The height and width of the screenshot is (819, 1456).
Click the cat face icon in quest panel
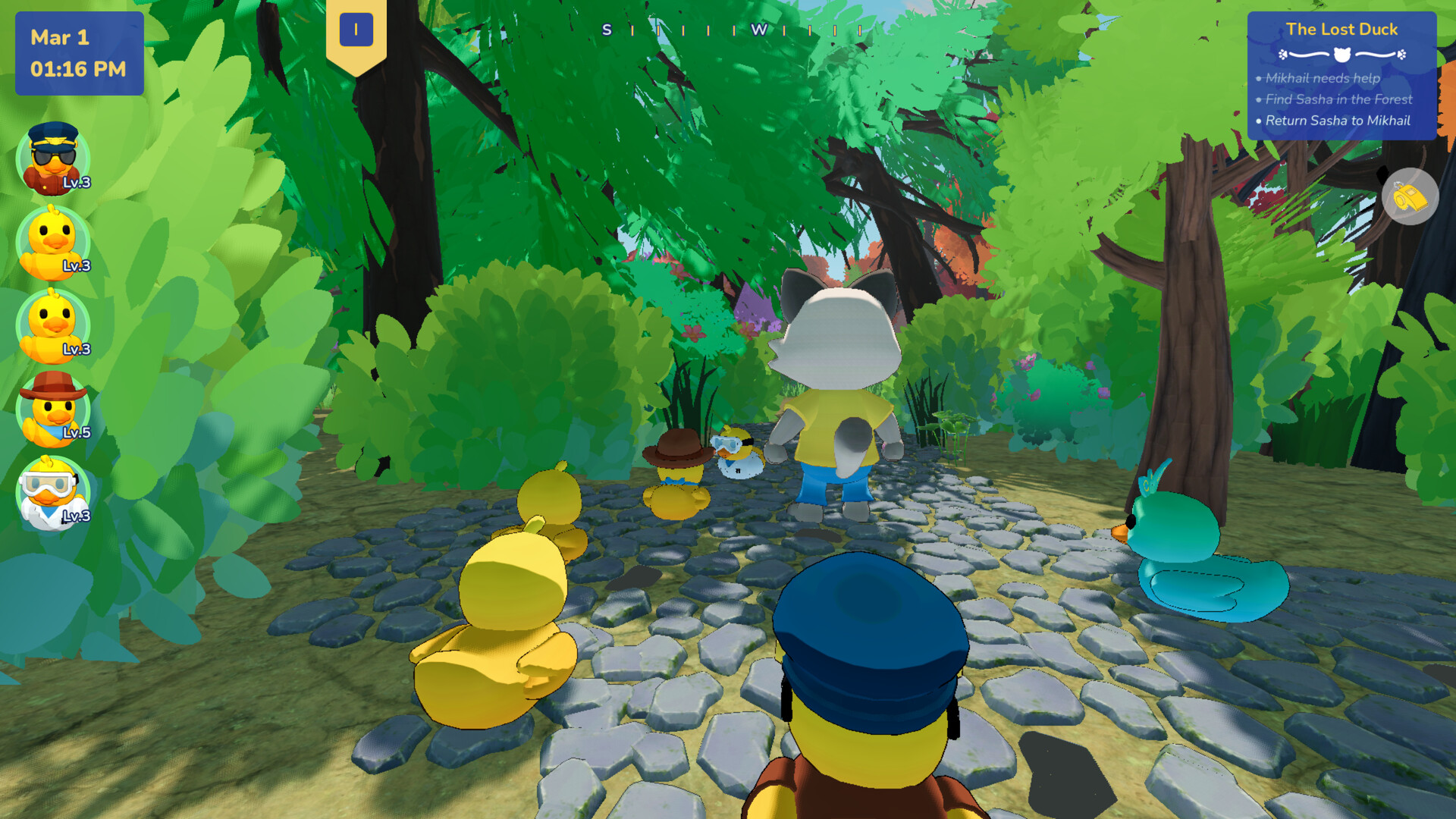click(1341, 55)
